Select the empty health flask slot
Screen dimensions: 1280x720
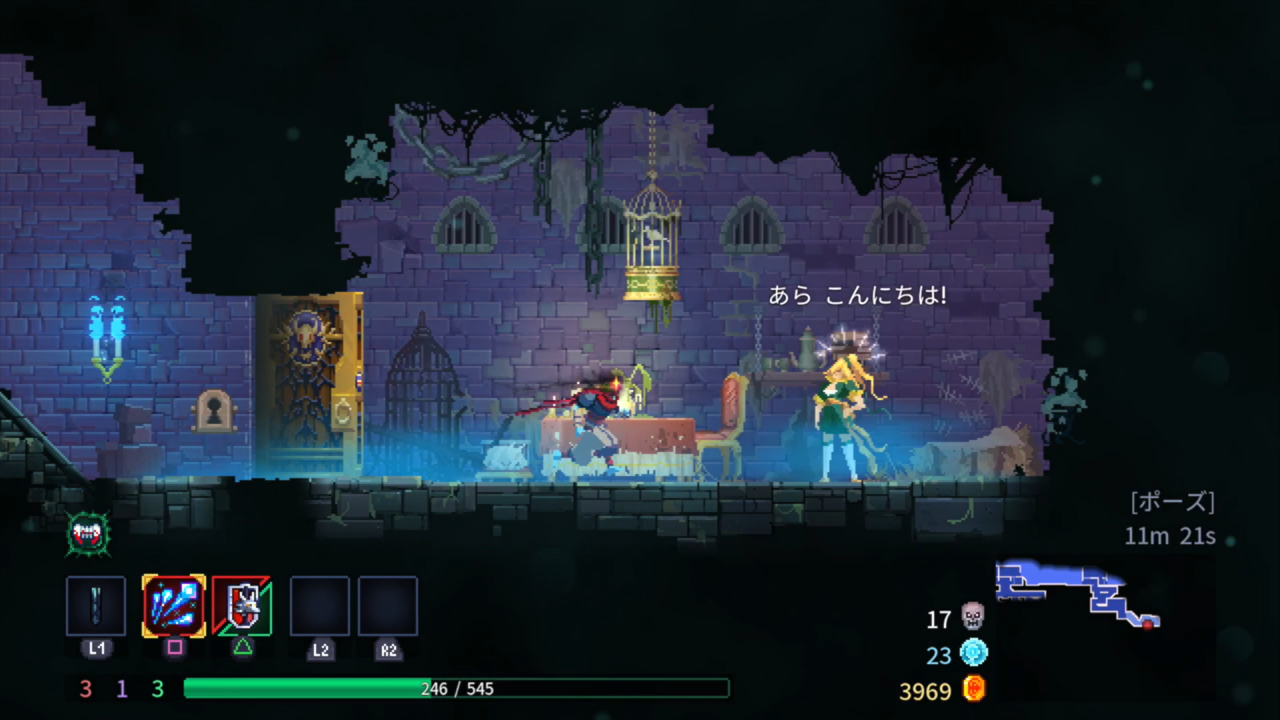click(96, 606)
